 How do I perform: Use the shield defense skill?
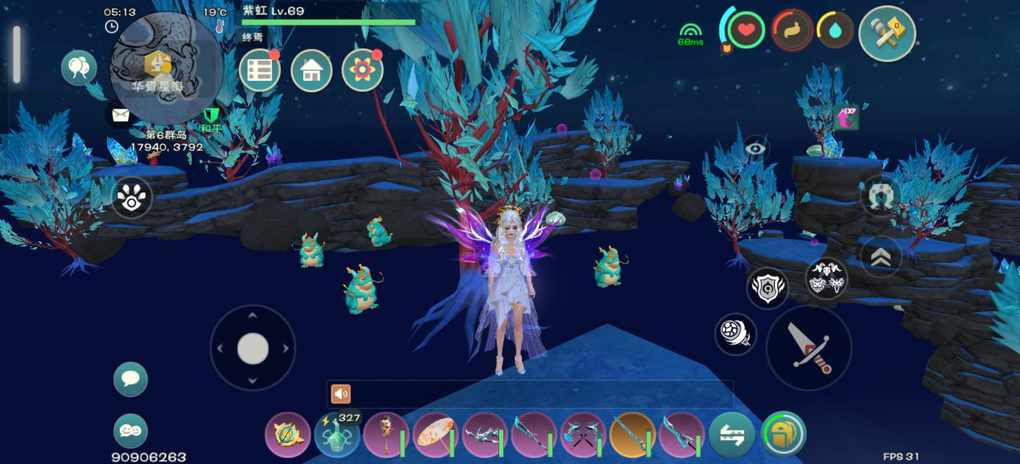(767, 288)
